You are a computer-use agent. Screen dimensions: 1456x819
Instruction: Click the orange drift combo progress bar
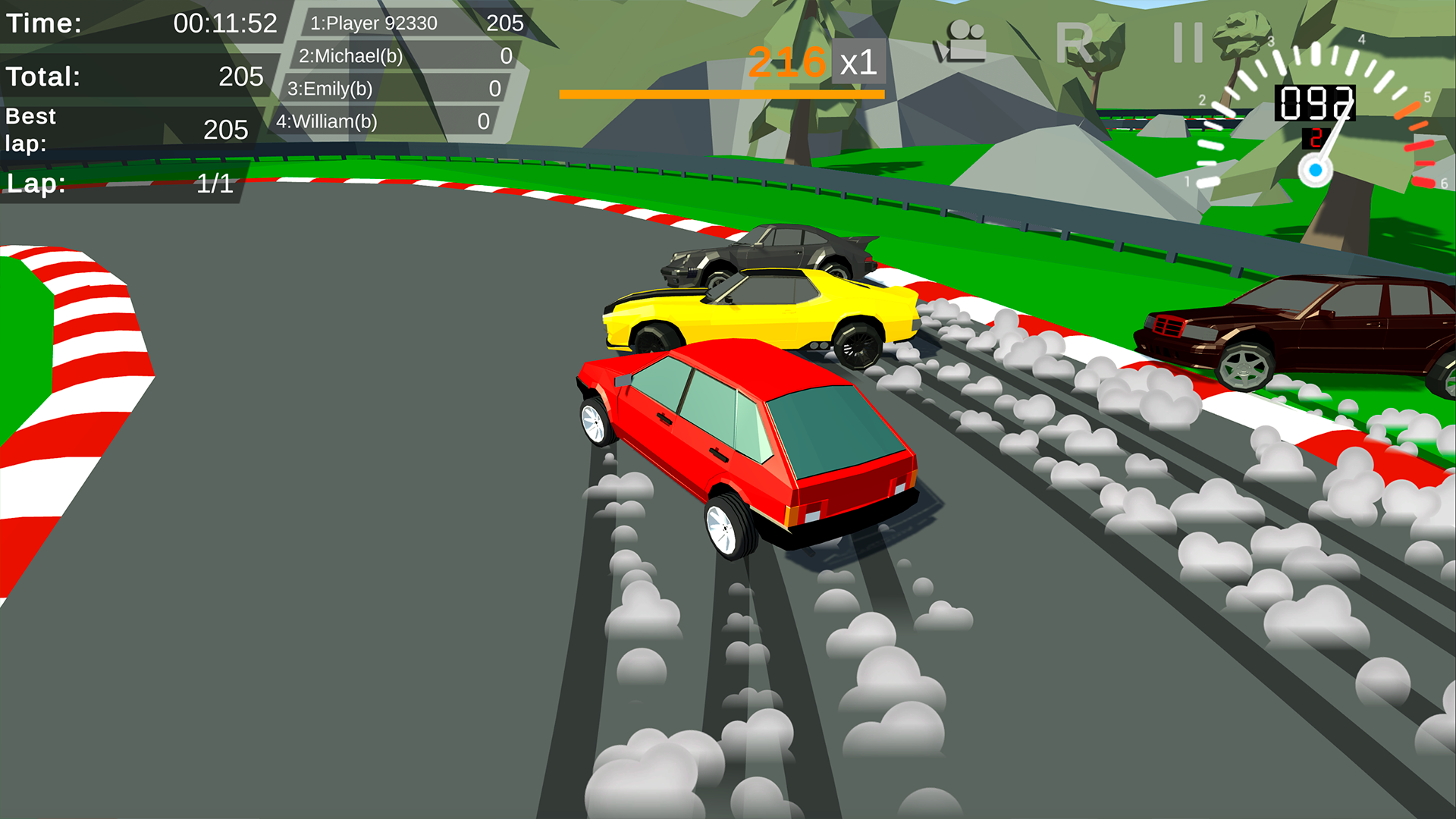pos(720,93)
